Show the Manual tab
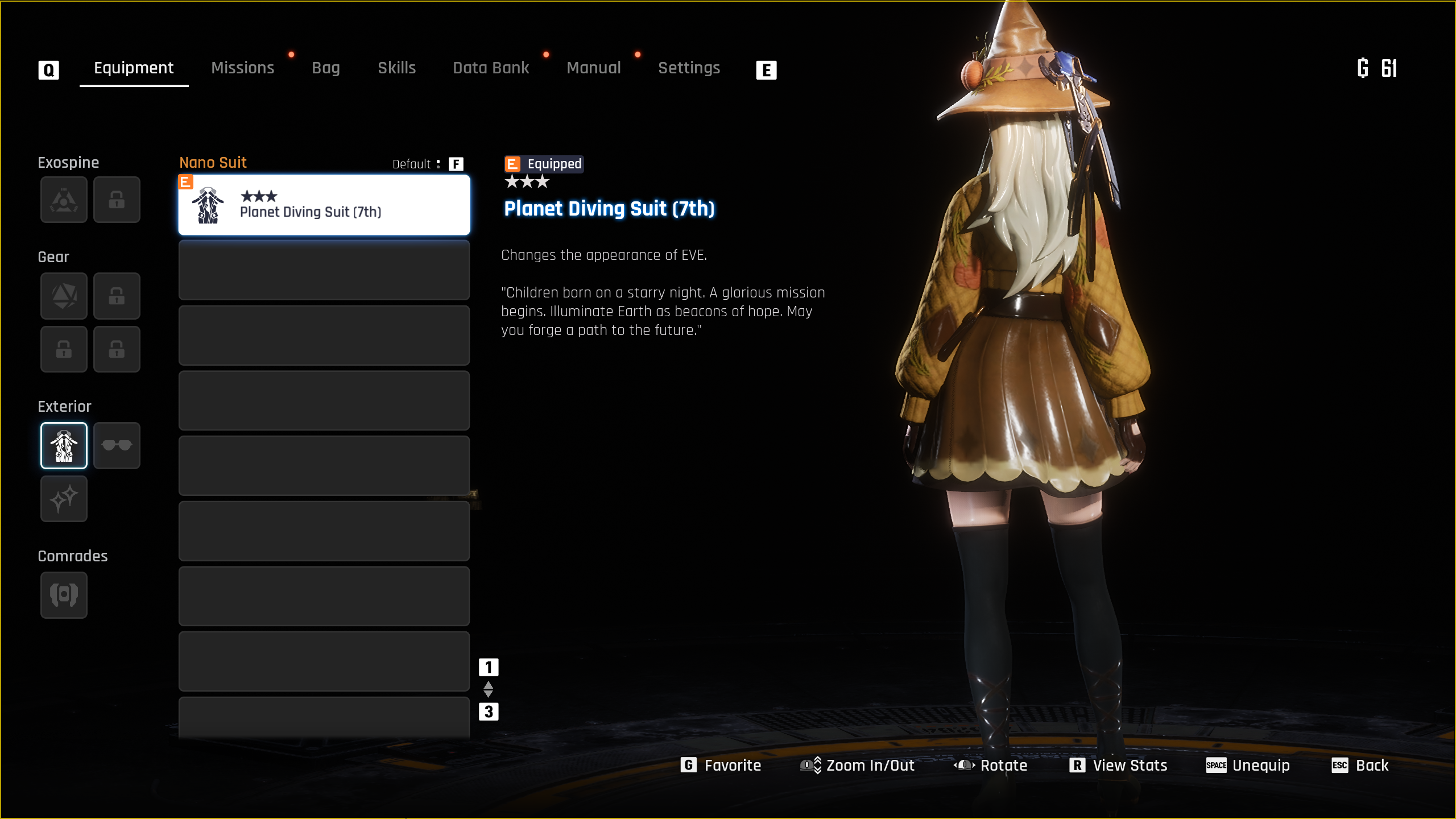The width and height of the screenshot is (1456, 819). [x=593, y=68]
